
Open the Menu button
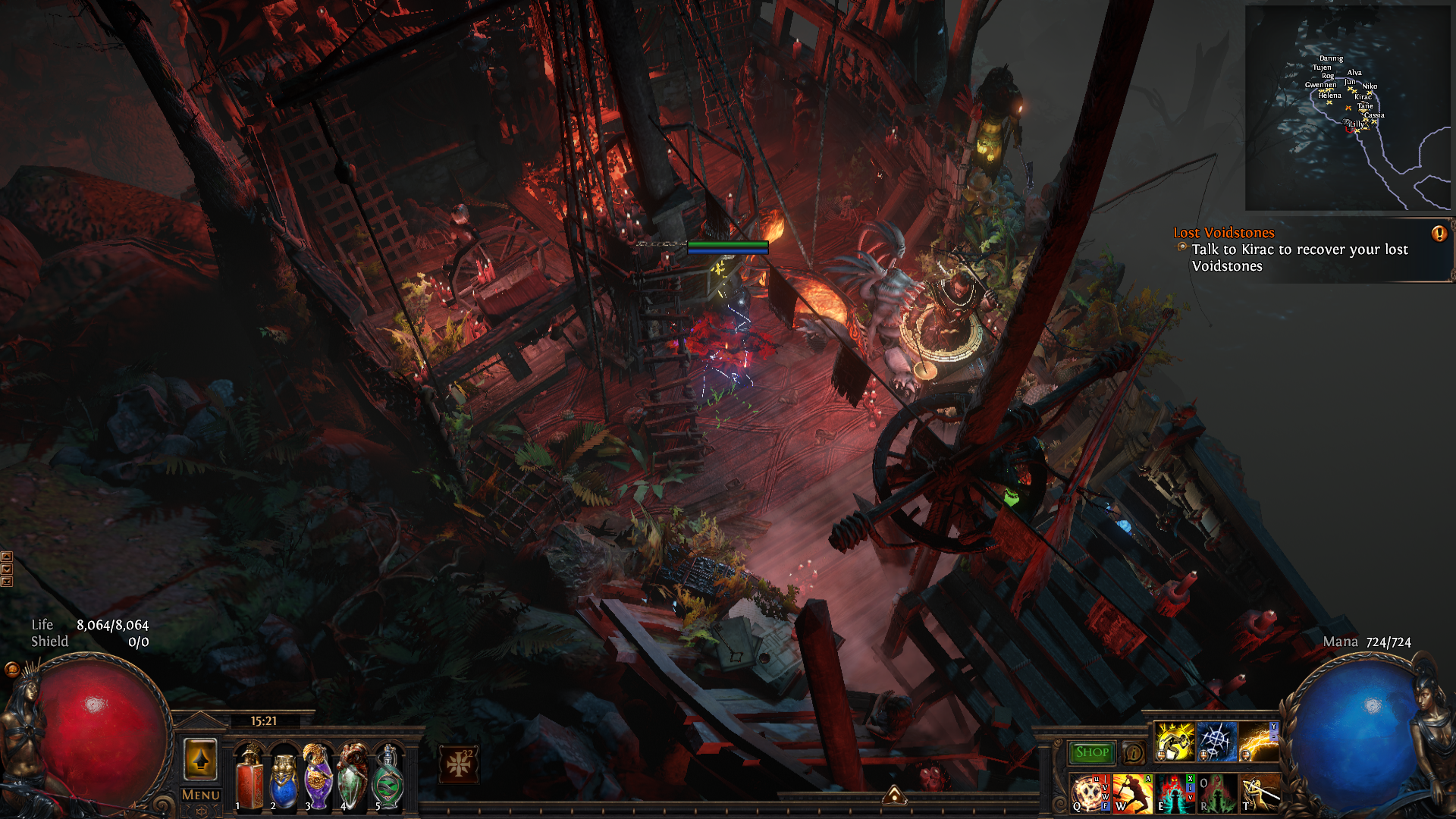pyautogui.click(x=200, y=795)
